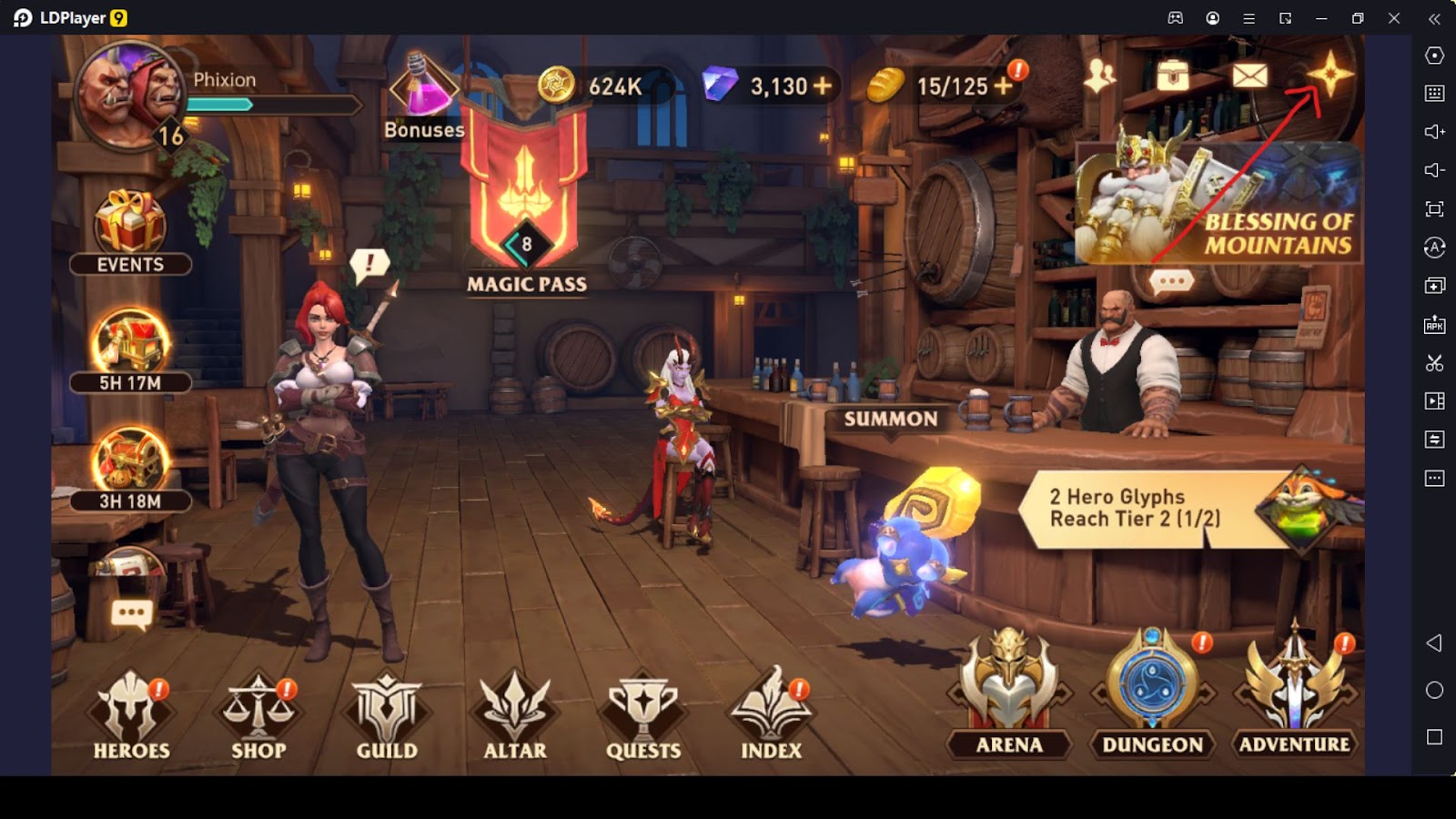View the Blessing of Mountains banner
This screenshot has width=1456, height=819.
(x=1219, y=202)
